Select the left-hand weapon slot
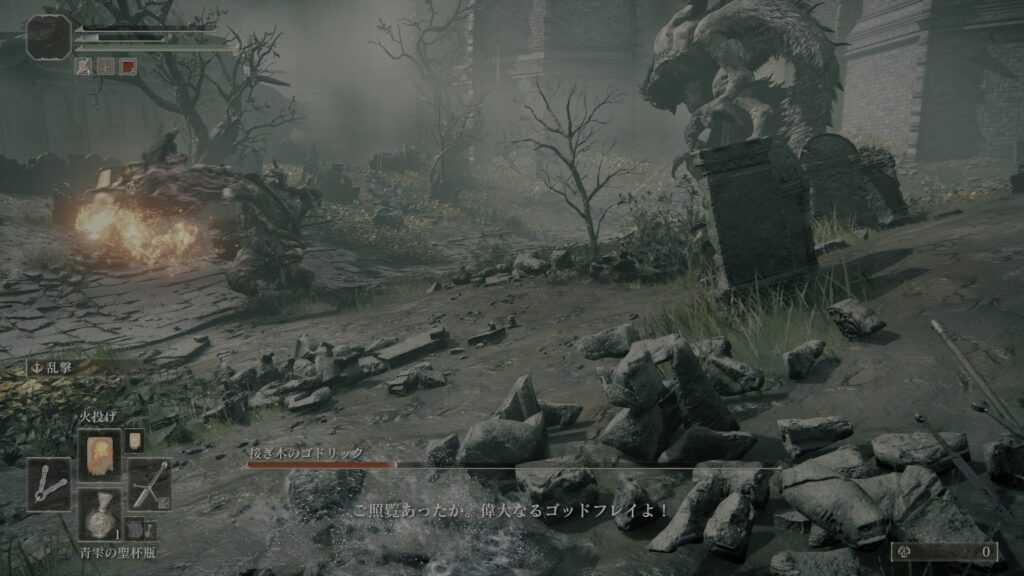Screen dimensions: 1024x576 pos(49,484)
